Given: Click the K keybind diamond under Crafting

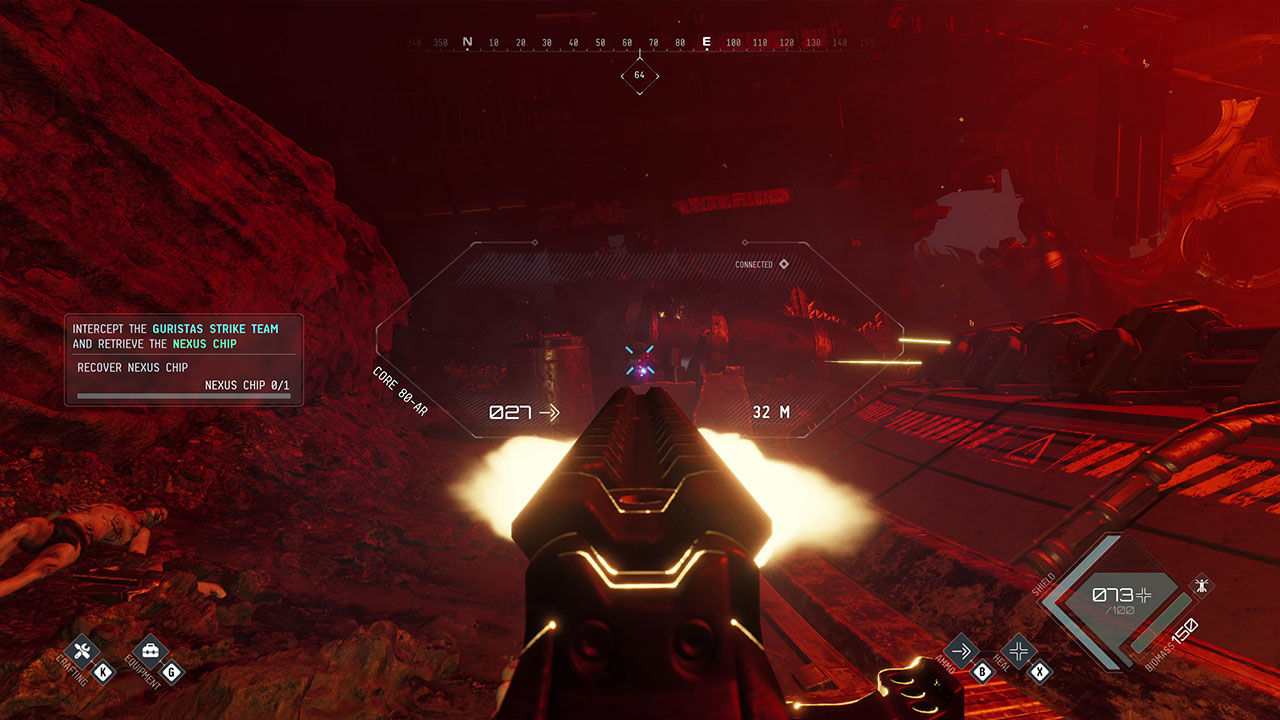Looking at the screenshot, I should [101, 672].
